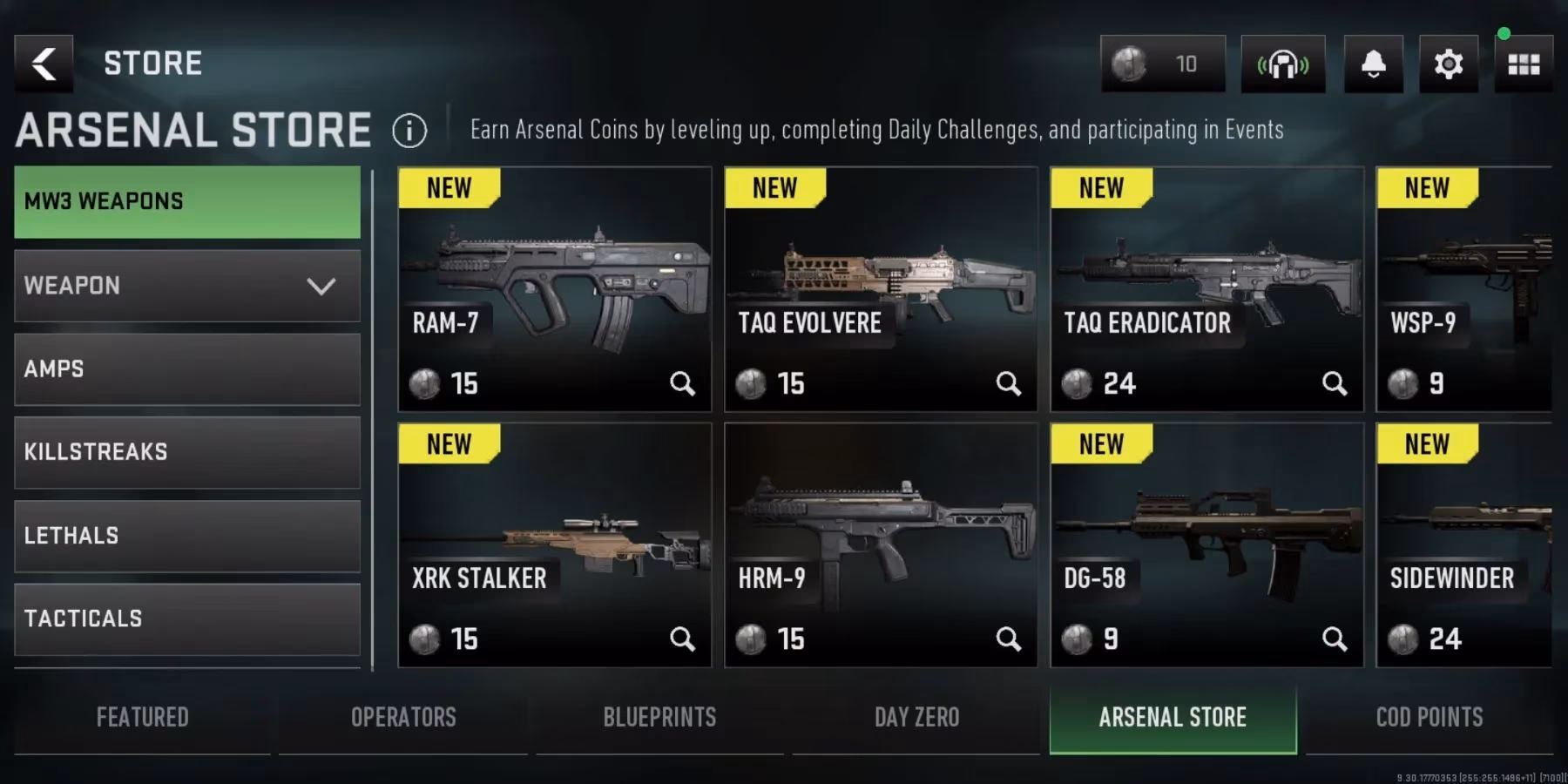Image resolution: width=1568 pixels, height=784 pixels.
Task: Choose the Amps category
Action: [x=187, y=369]
